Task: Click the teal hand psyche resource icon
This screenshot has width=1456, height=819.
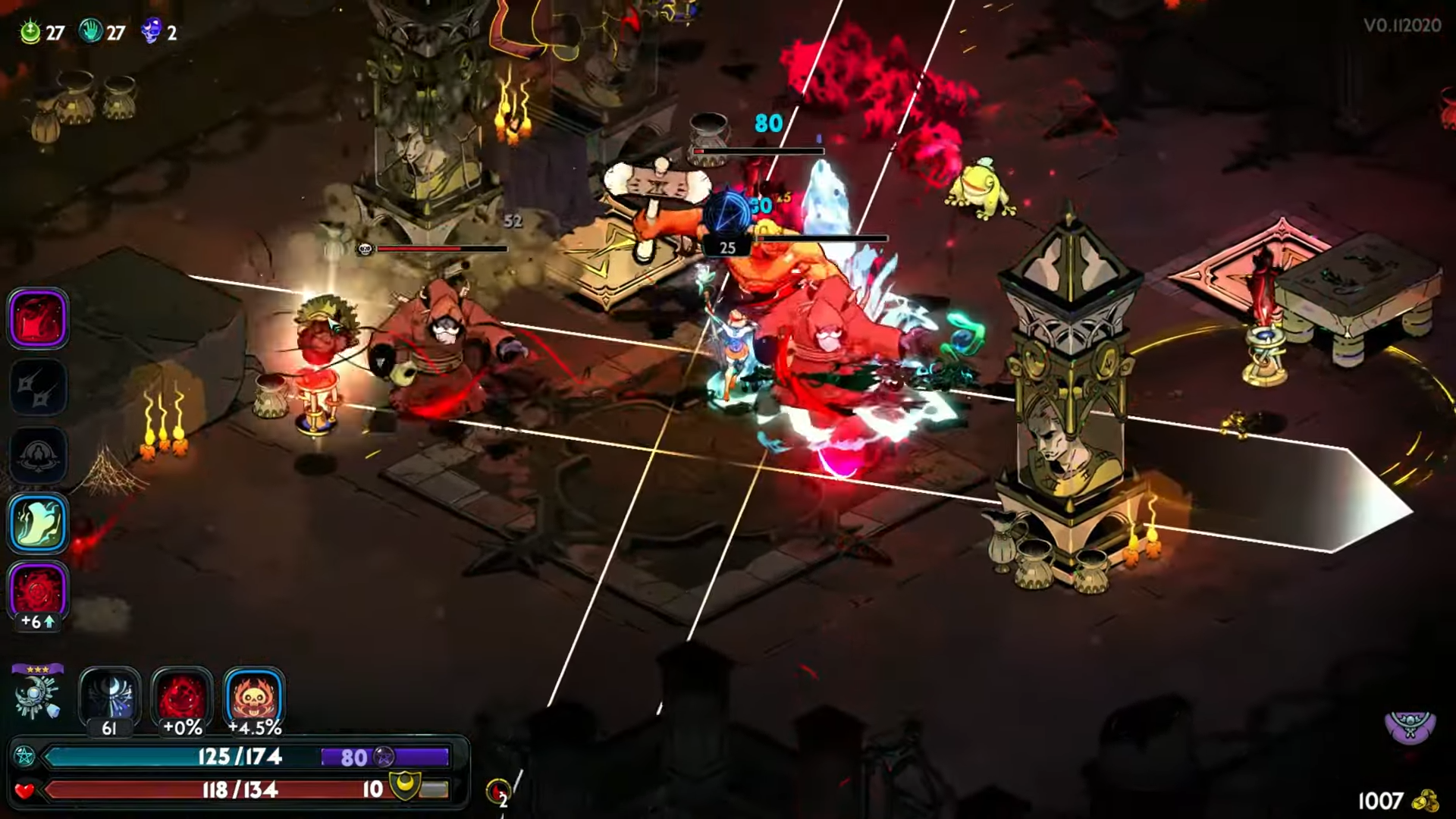Action: [x=91, y=32]
